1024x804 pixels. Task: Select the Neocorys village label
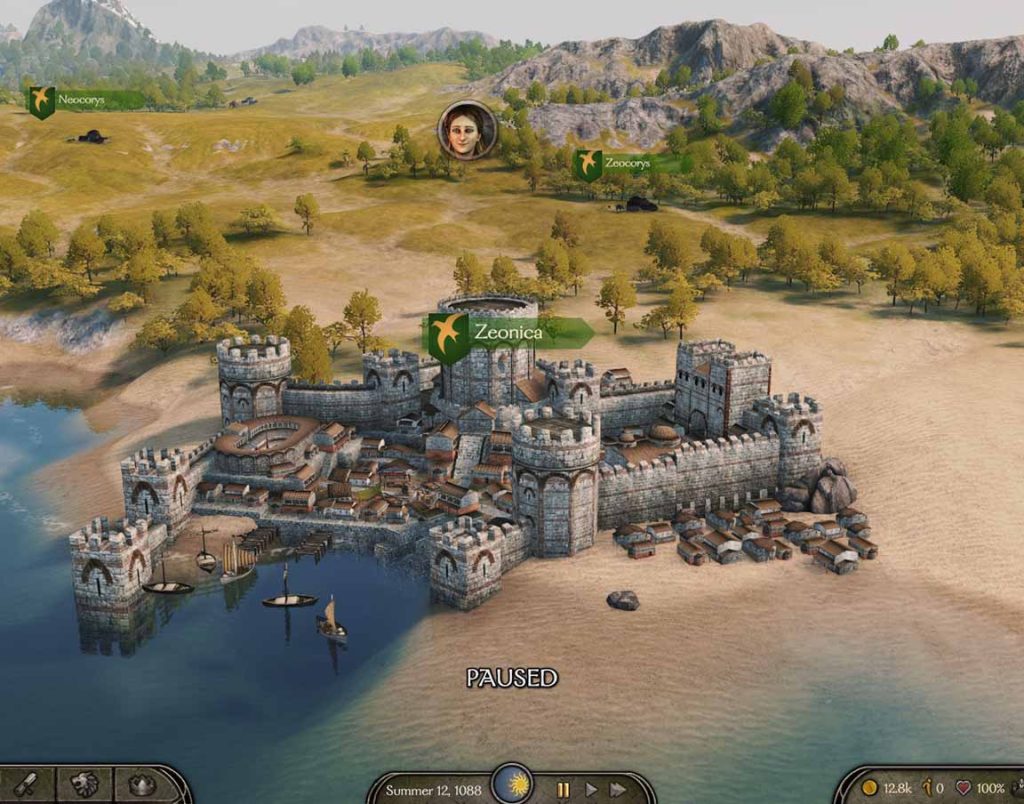click(x=82, y=100)
